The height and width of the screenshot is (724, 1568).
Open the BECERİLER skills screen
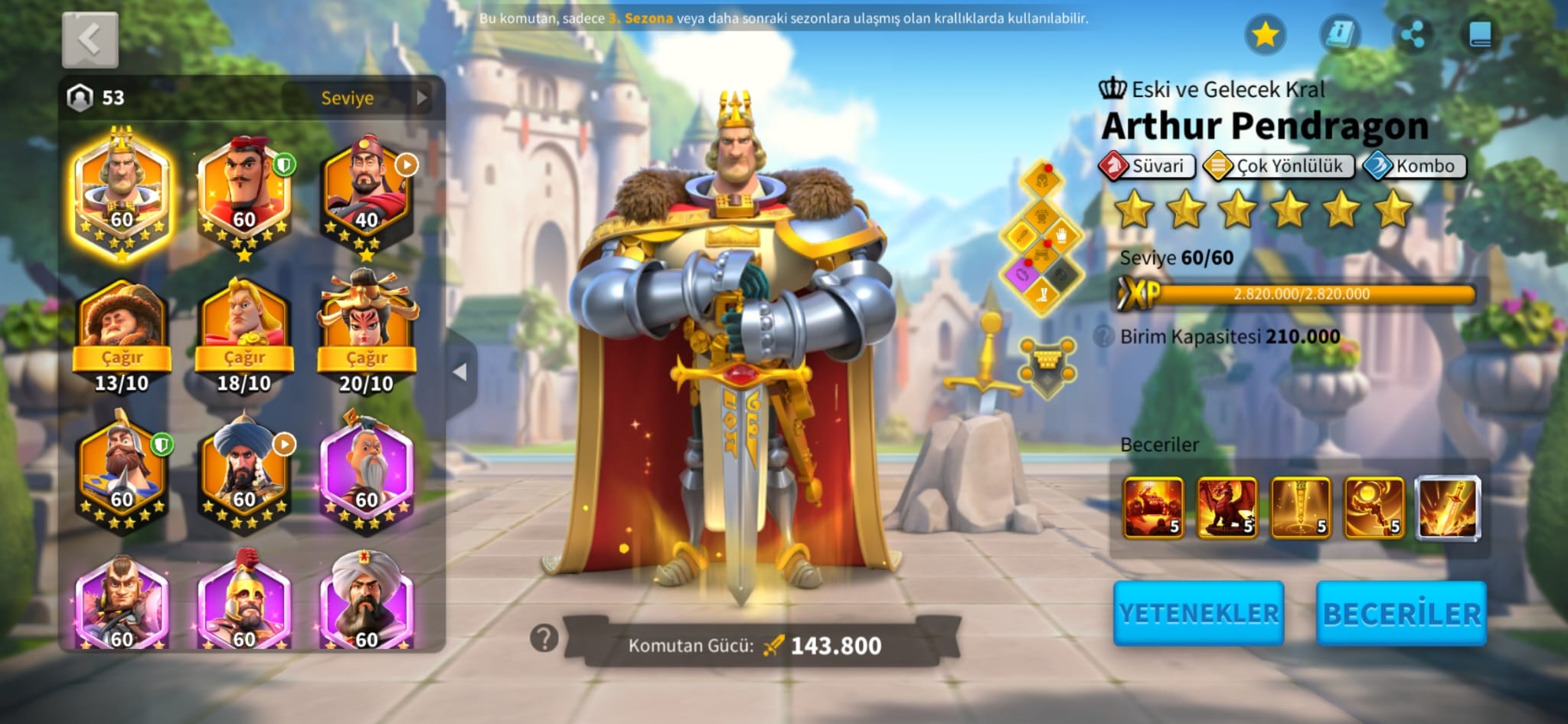(1401, 613)
